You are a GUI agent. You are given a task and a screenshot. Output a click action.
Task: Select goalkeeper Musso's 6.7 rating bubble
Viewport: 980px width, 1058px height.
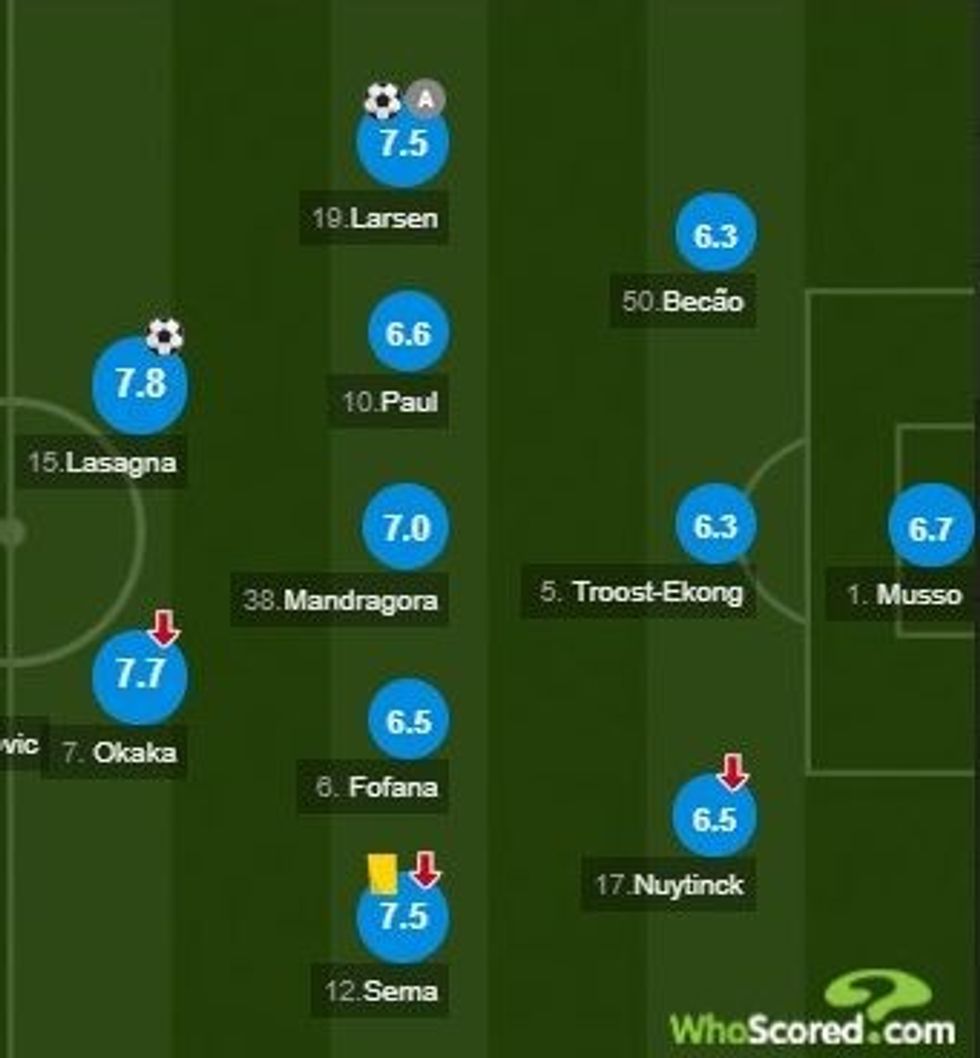[x=930, y=528]
